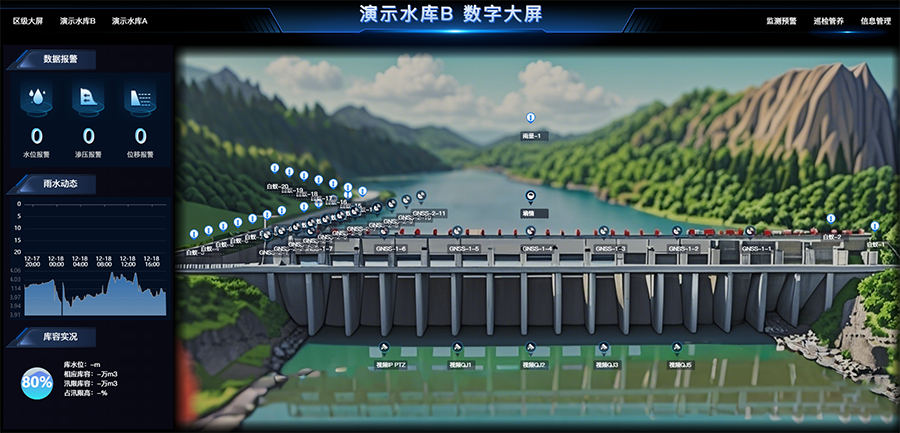Open the 监测预警 monitoring menu

coord(781,20)
